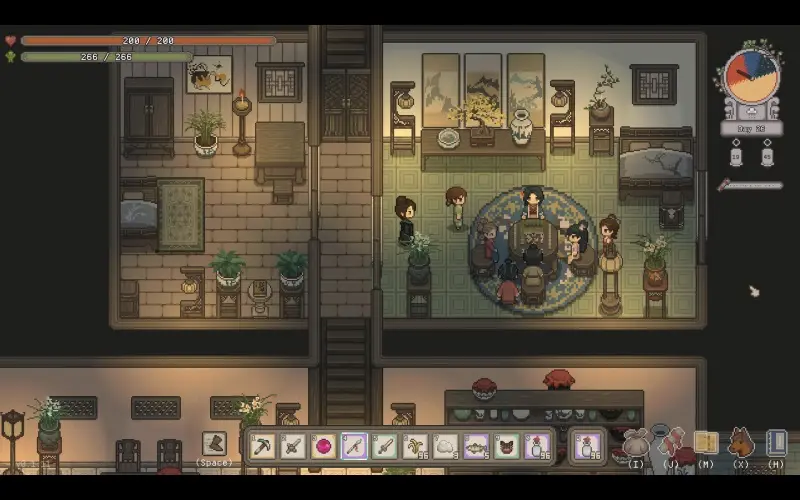The image size is (800, 500).
Task: Choose the pink orb item slot
Action: tap(323, 446)
